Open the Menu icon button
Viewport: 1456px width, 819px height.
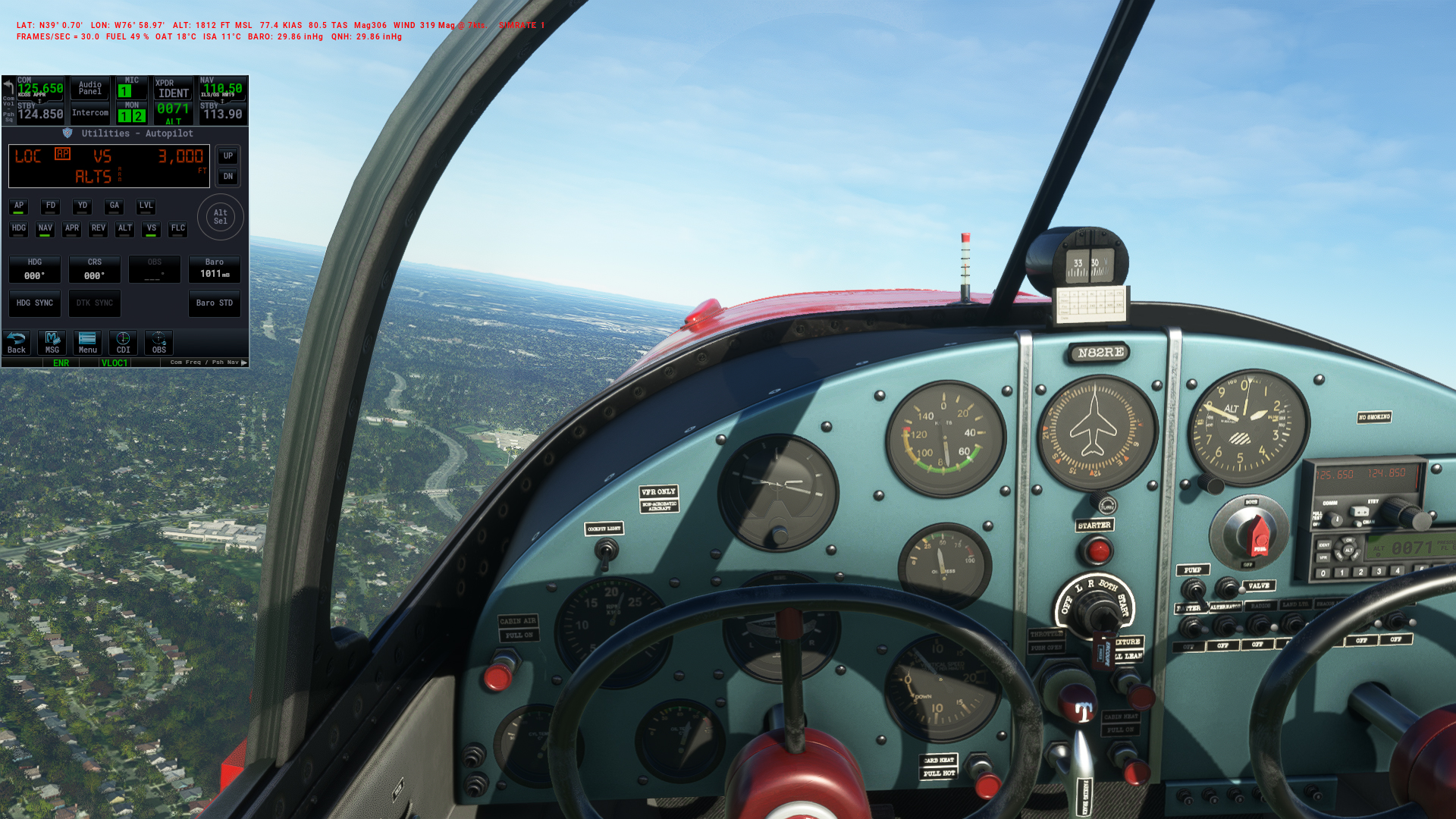(x=88, y=343)
